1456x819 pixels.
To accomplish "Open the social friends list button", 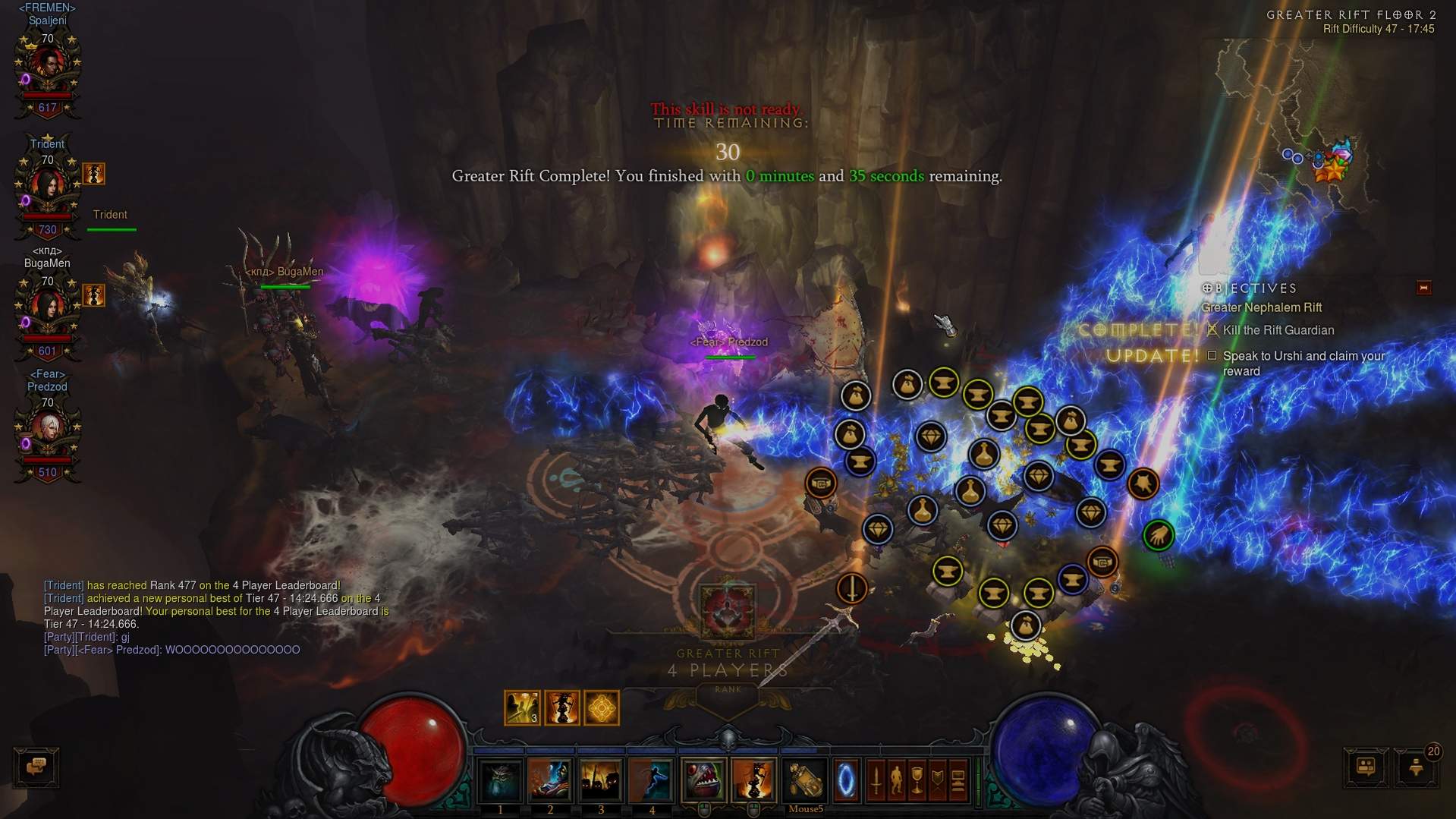I will [1365, 767].
